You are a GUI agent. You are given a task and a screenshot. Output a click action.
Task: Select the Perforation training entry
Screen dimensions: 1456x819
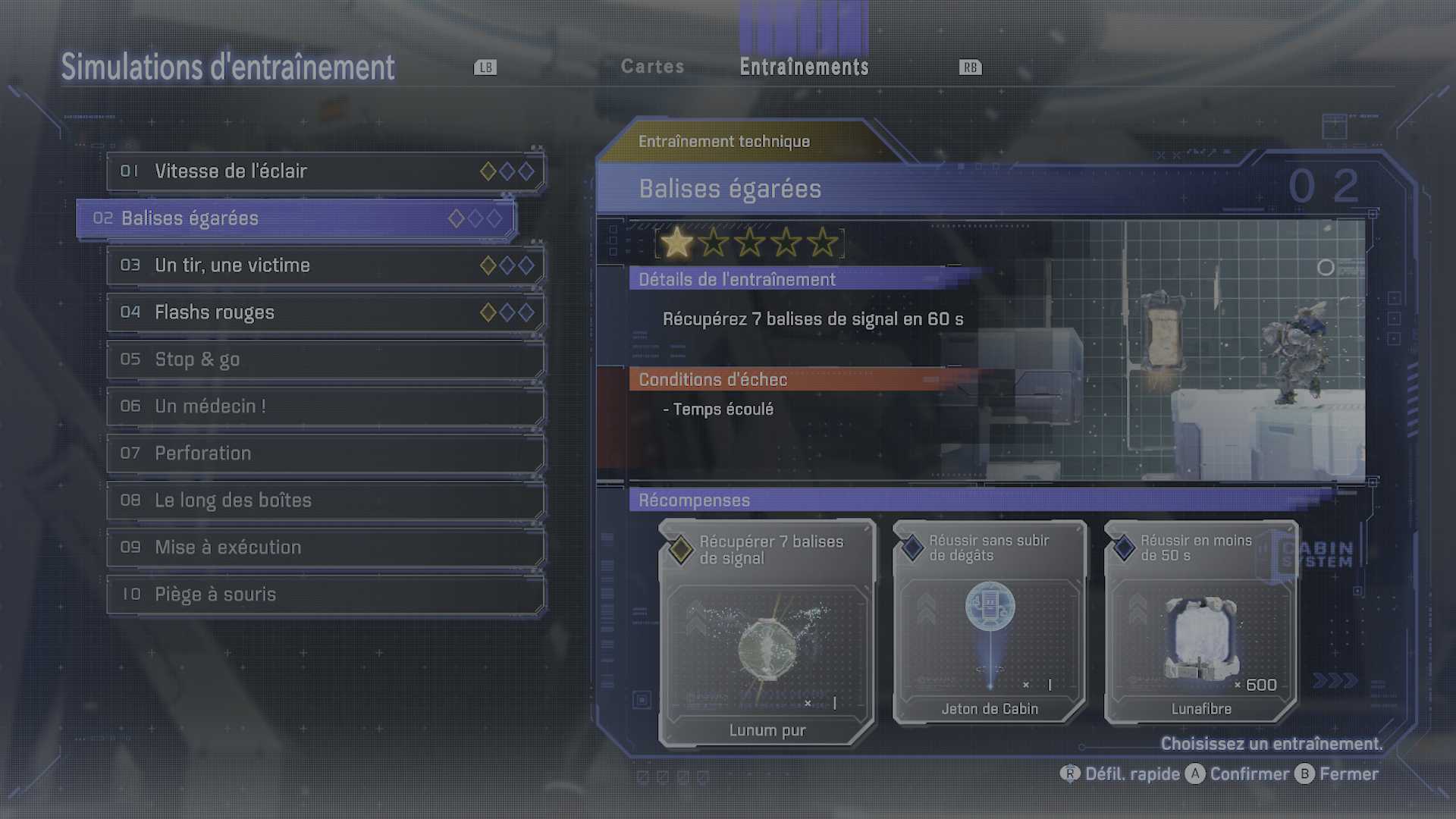(325, 453)
